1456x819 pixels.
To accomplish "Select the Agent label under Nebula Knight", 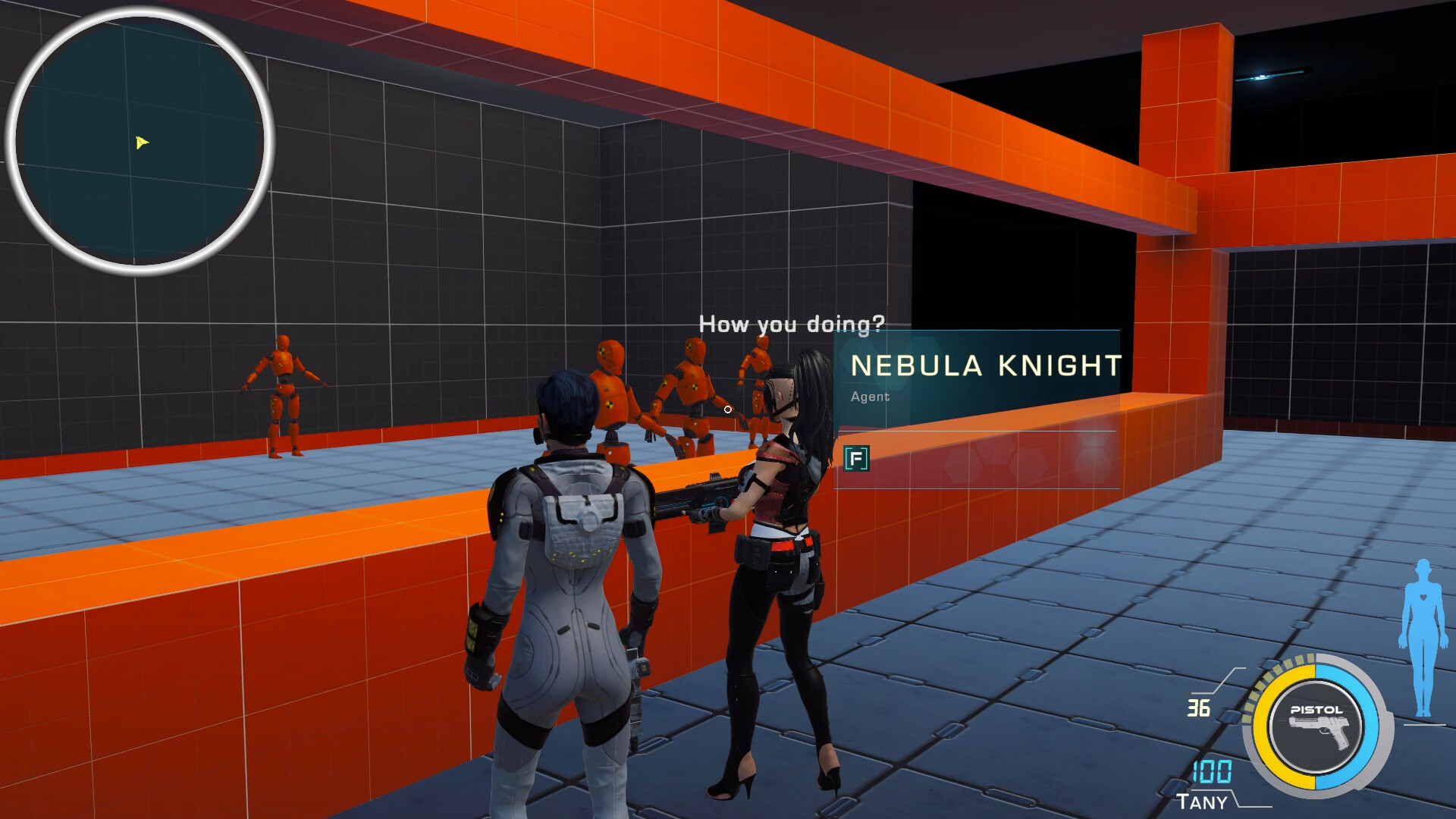I will coord(869,397).
